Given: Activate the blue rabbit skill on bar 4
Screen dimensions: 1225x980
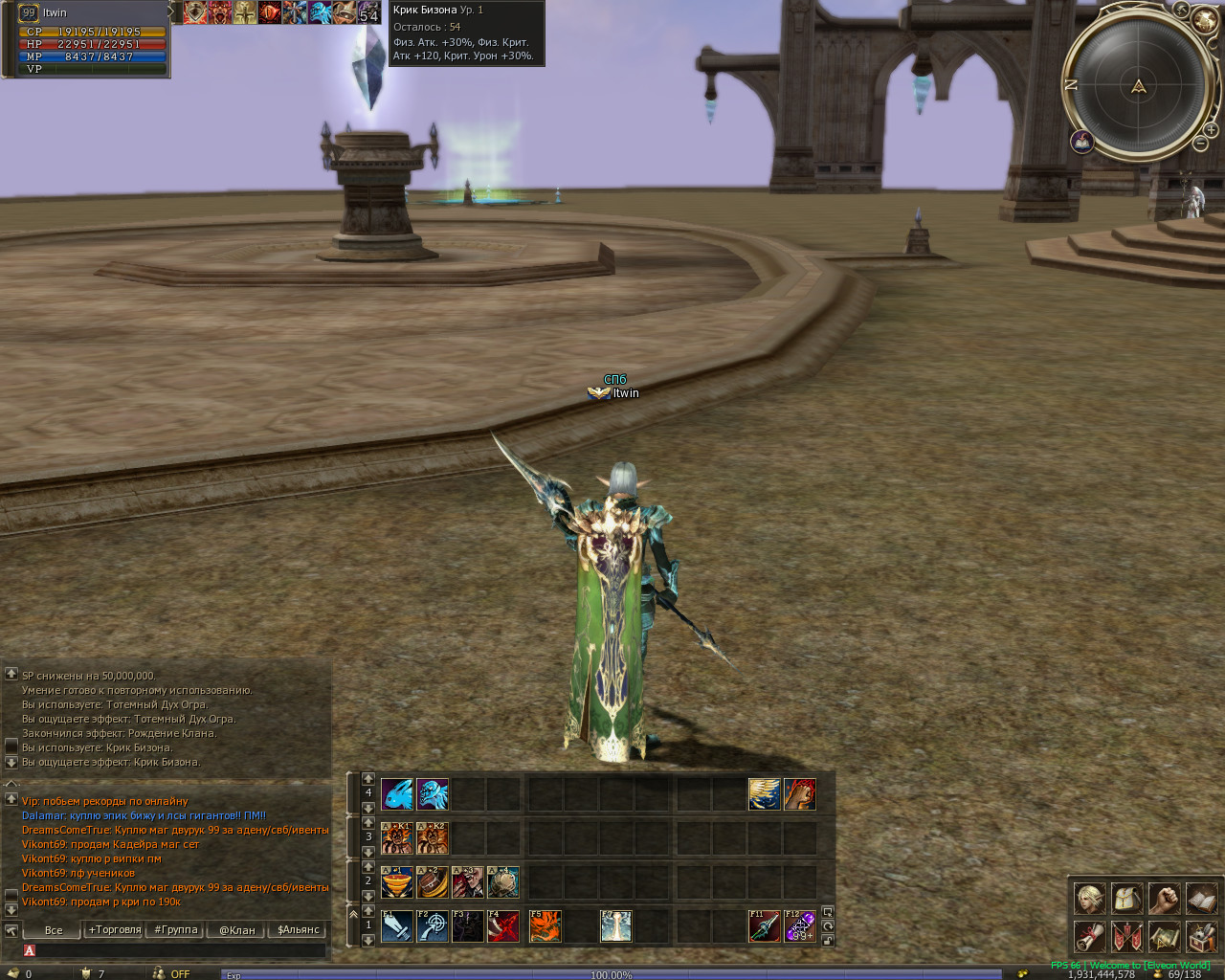Looking at the screenshot, I should tap(397, 794).
